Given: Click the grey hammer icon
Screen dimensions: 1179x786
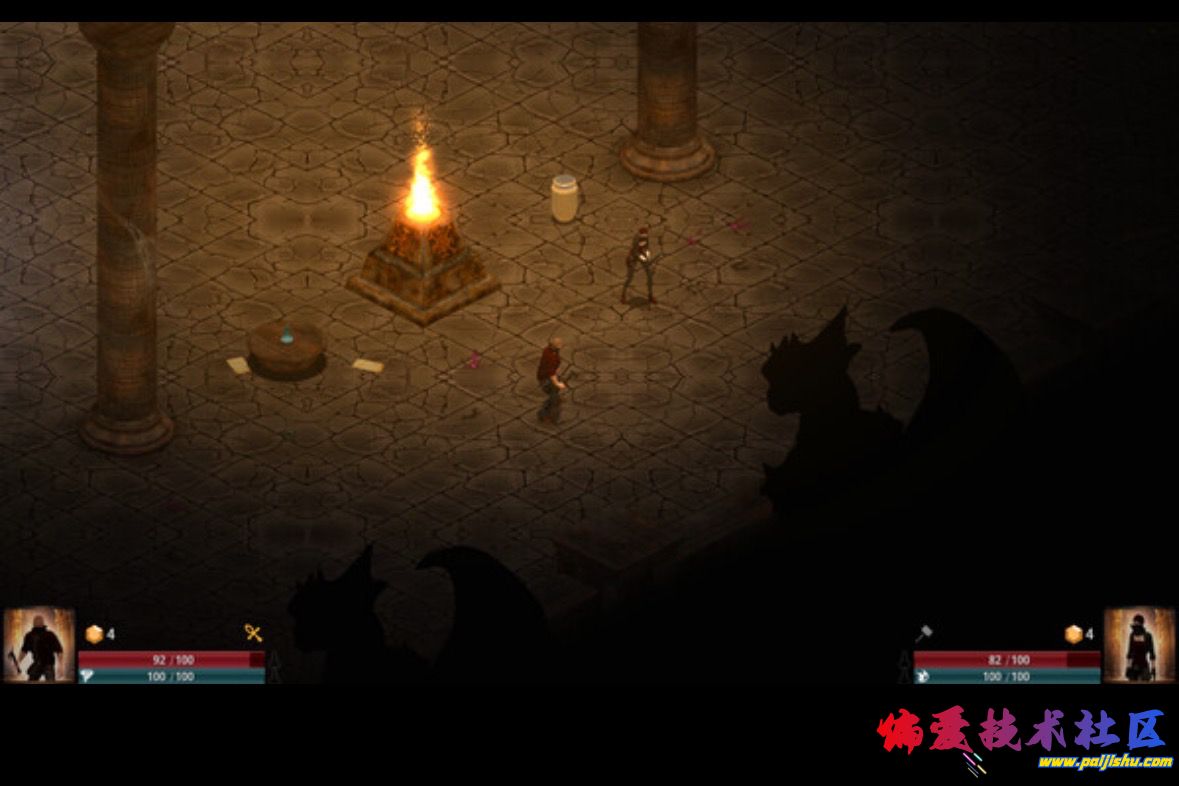Looking at the screenshot, I should 923,633.
